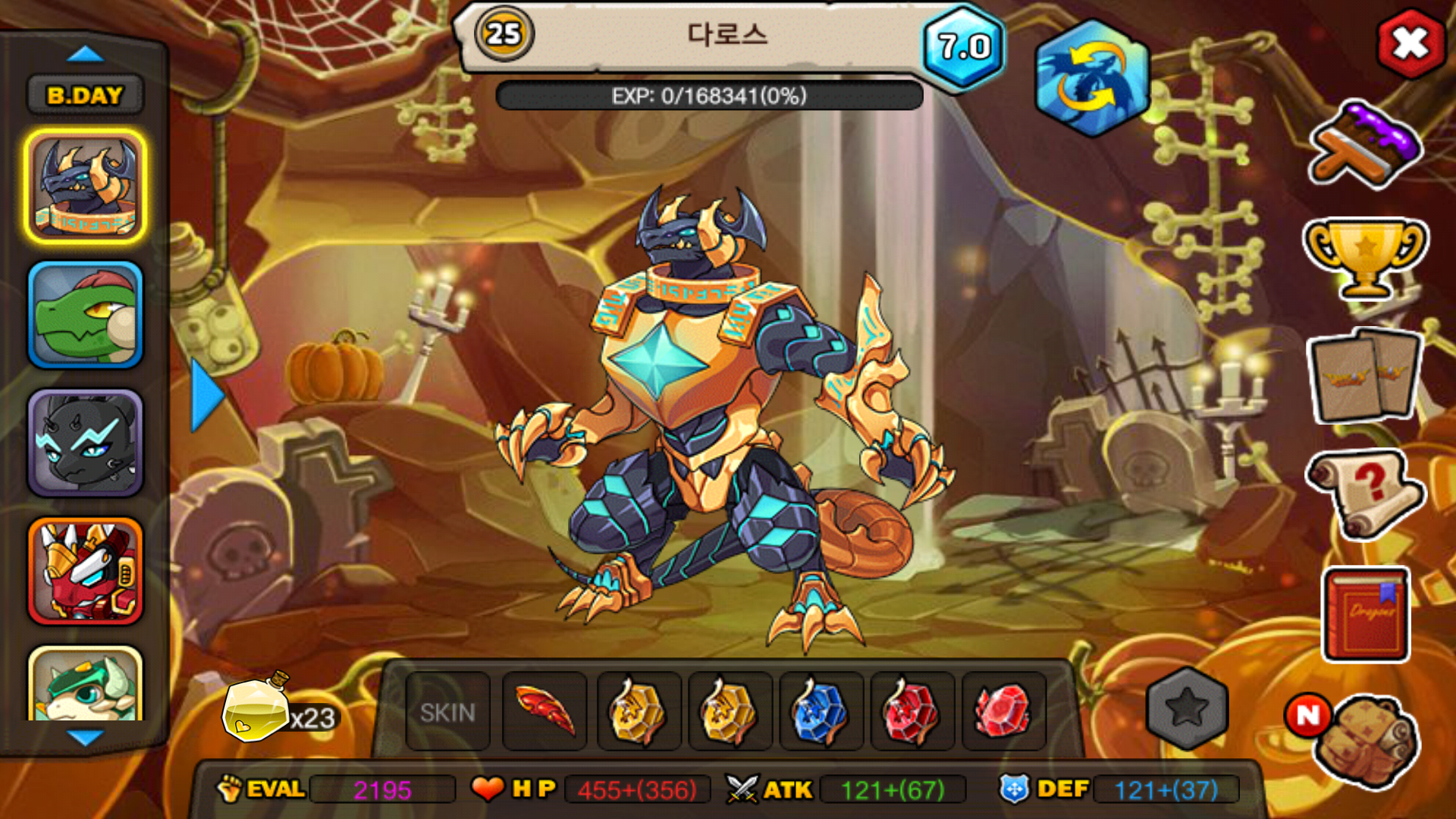Show next dragons with bottom arrow
Image resolution: width=1456 pixels, height=819 pixels.
point(85,737)
